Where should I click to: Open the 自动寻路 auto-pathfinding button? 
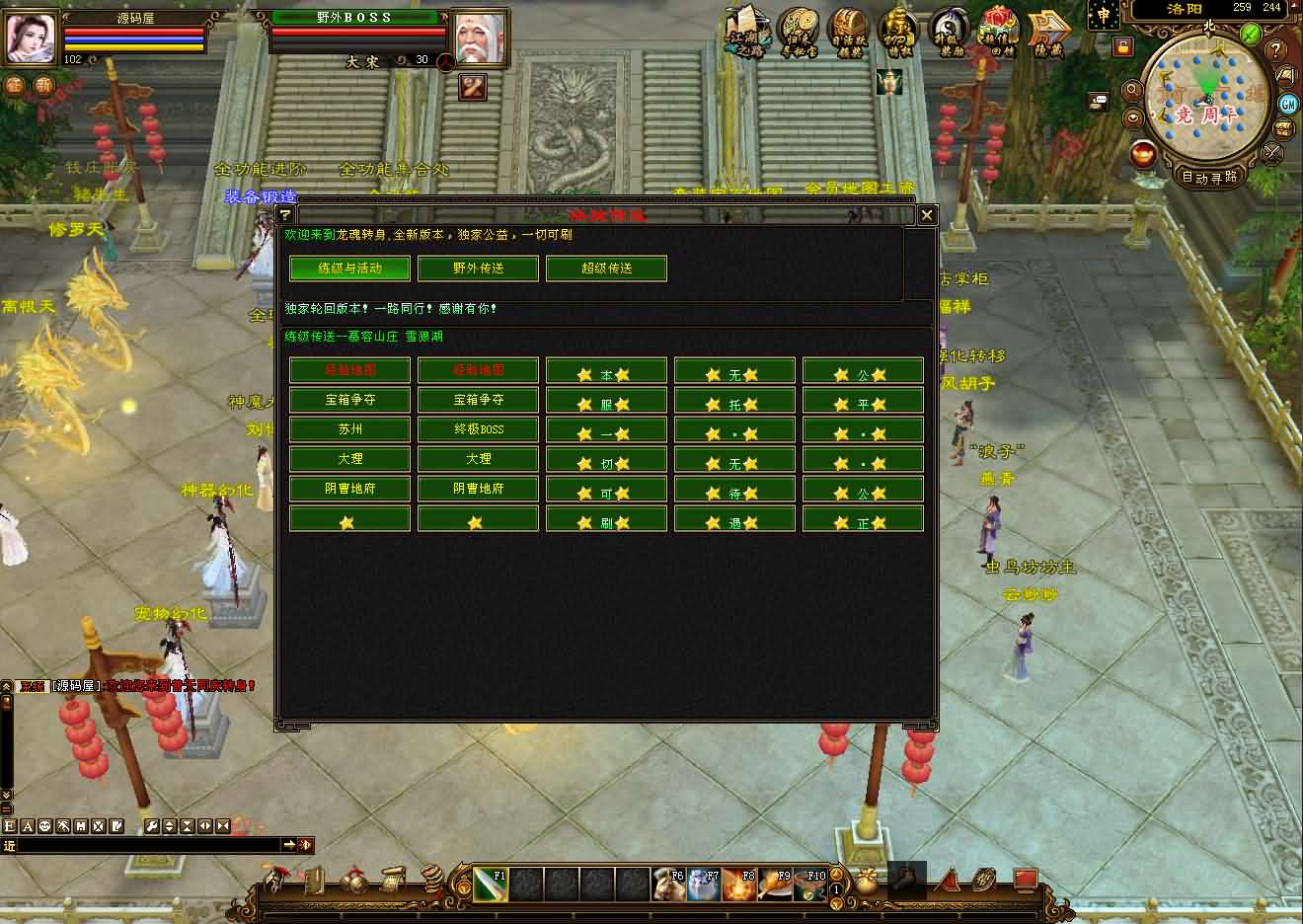tap(1210, 178)
